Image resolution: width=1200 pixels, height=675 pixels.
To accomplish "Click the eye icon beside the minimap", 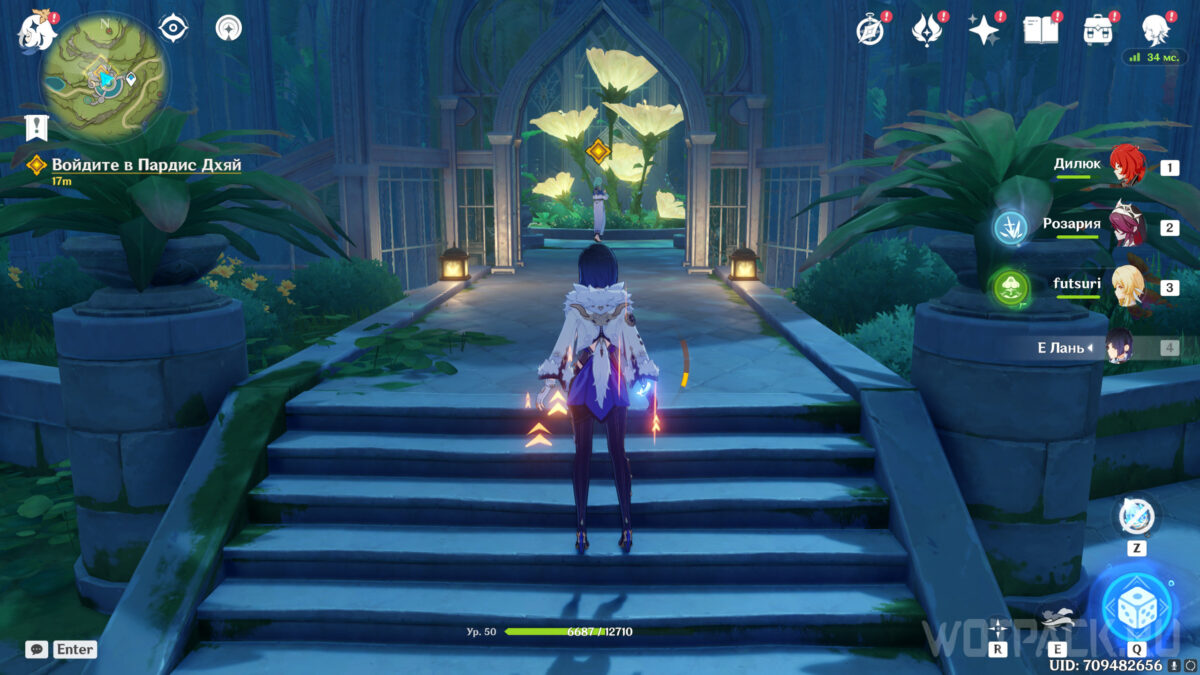I will coord(174,28).
